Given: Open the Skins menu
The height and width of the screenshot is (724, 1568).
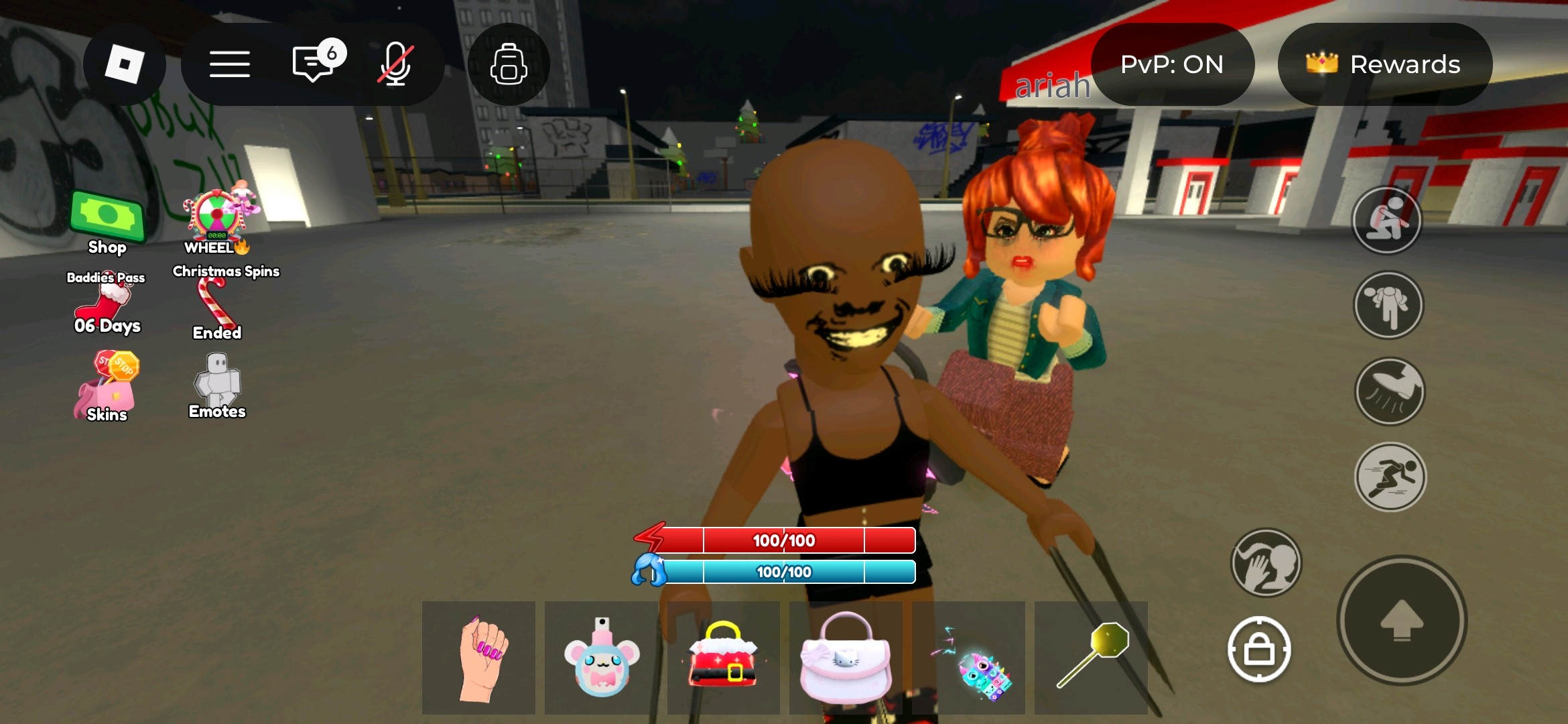Looking at the screenshot, I should click(107, 387).
